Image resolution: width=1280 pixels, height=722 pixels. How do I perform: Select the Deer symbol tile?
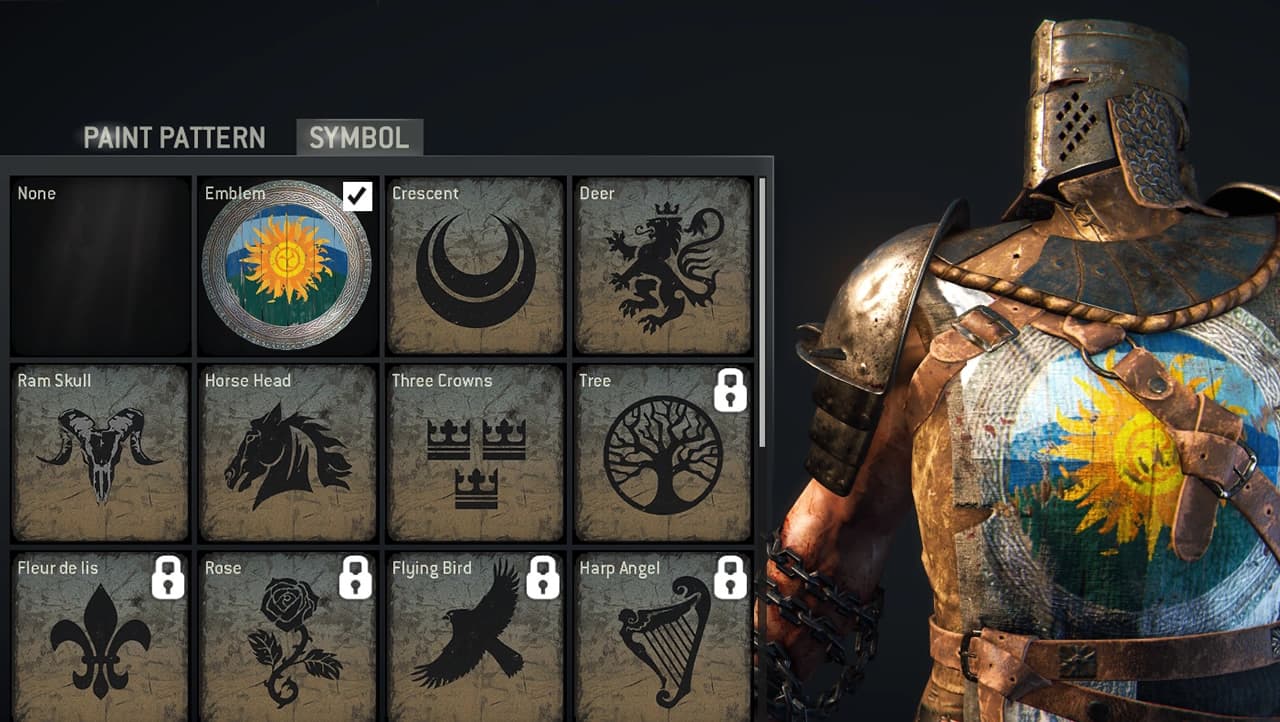click(x=663, y=266)
